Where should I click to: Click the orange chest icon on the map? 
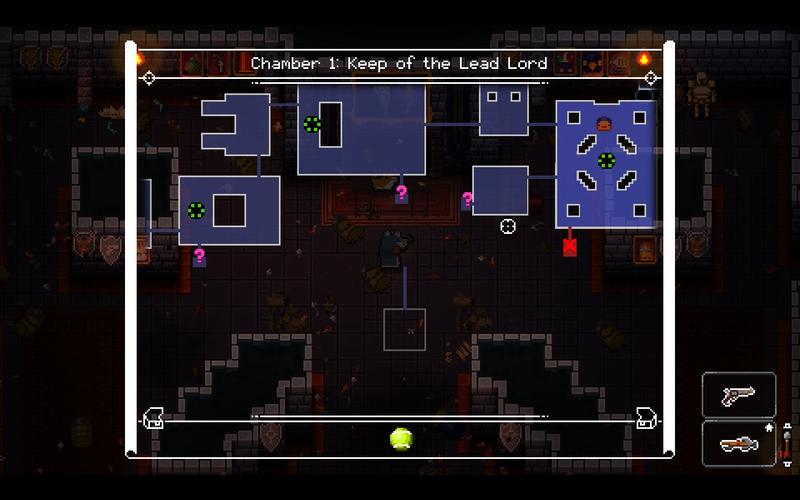(x=604, y=124)
